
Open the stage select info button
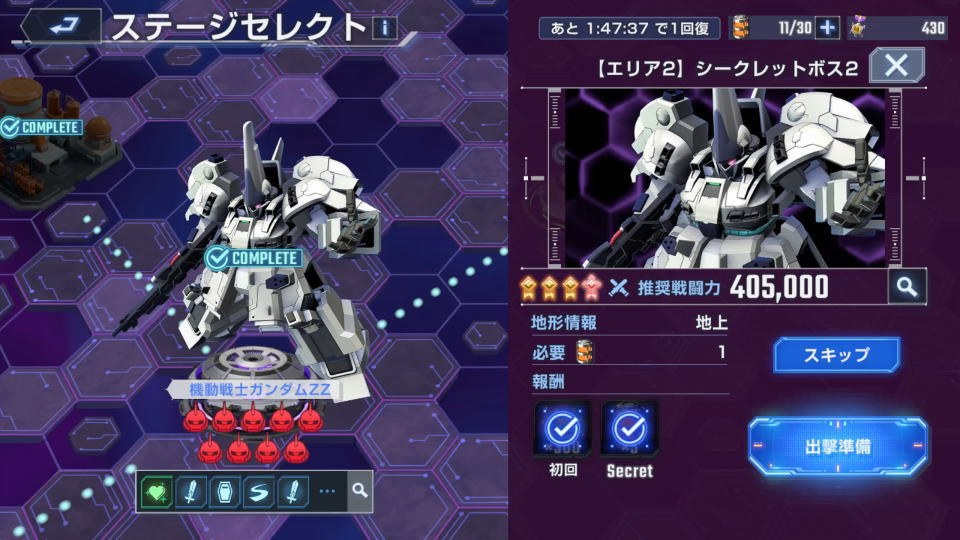tap(384, 27)
